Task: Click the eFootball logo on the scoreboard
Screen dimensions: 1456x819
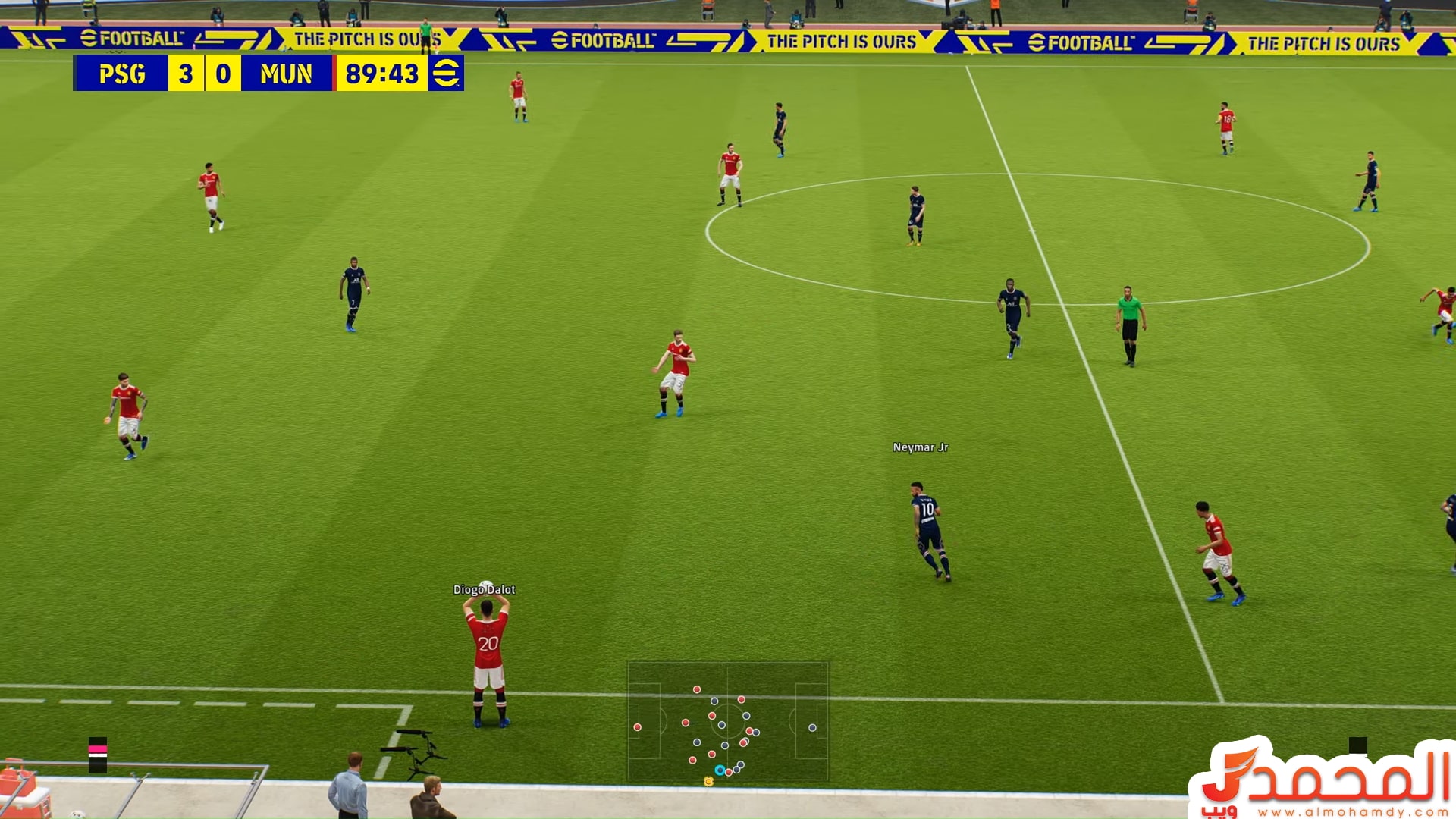Action: click(446, 74)
